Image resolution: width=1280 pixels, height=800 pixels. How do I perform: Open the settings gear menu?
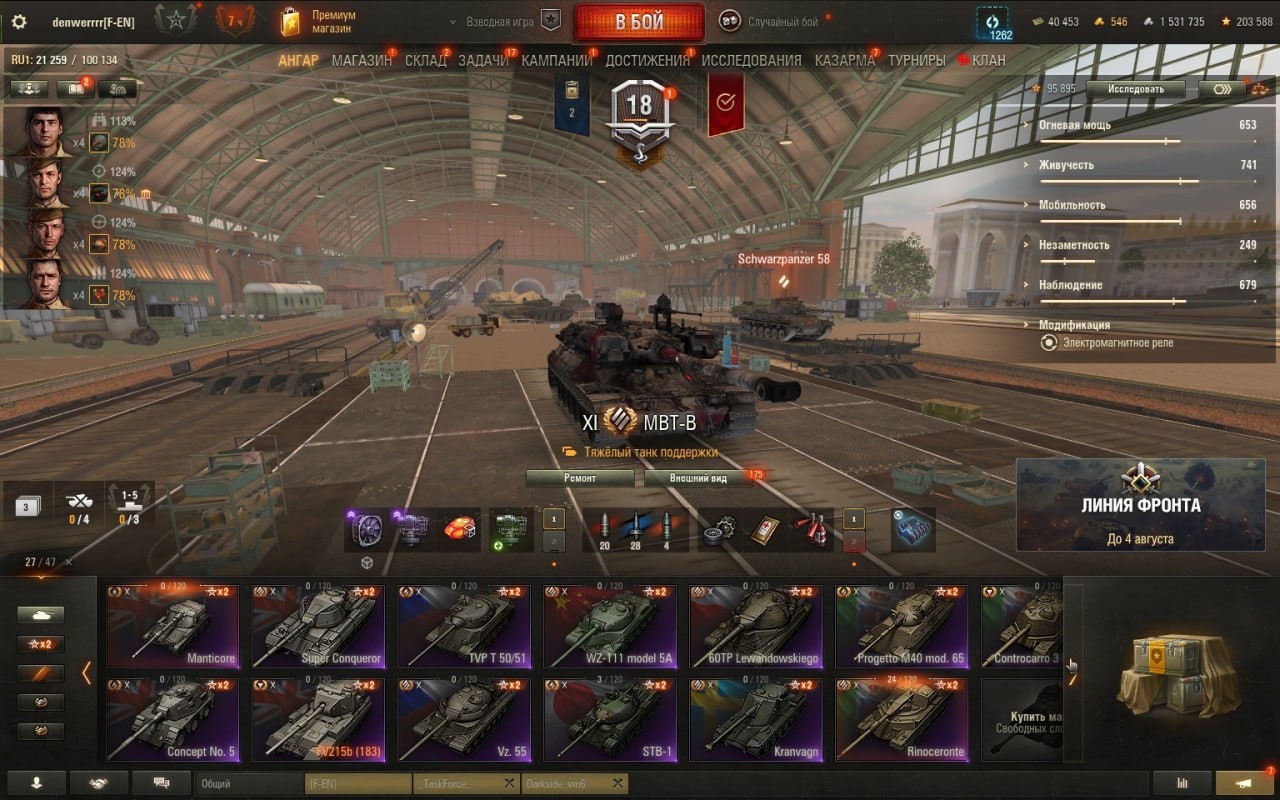pos(18,22)
